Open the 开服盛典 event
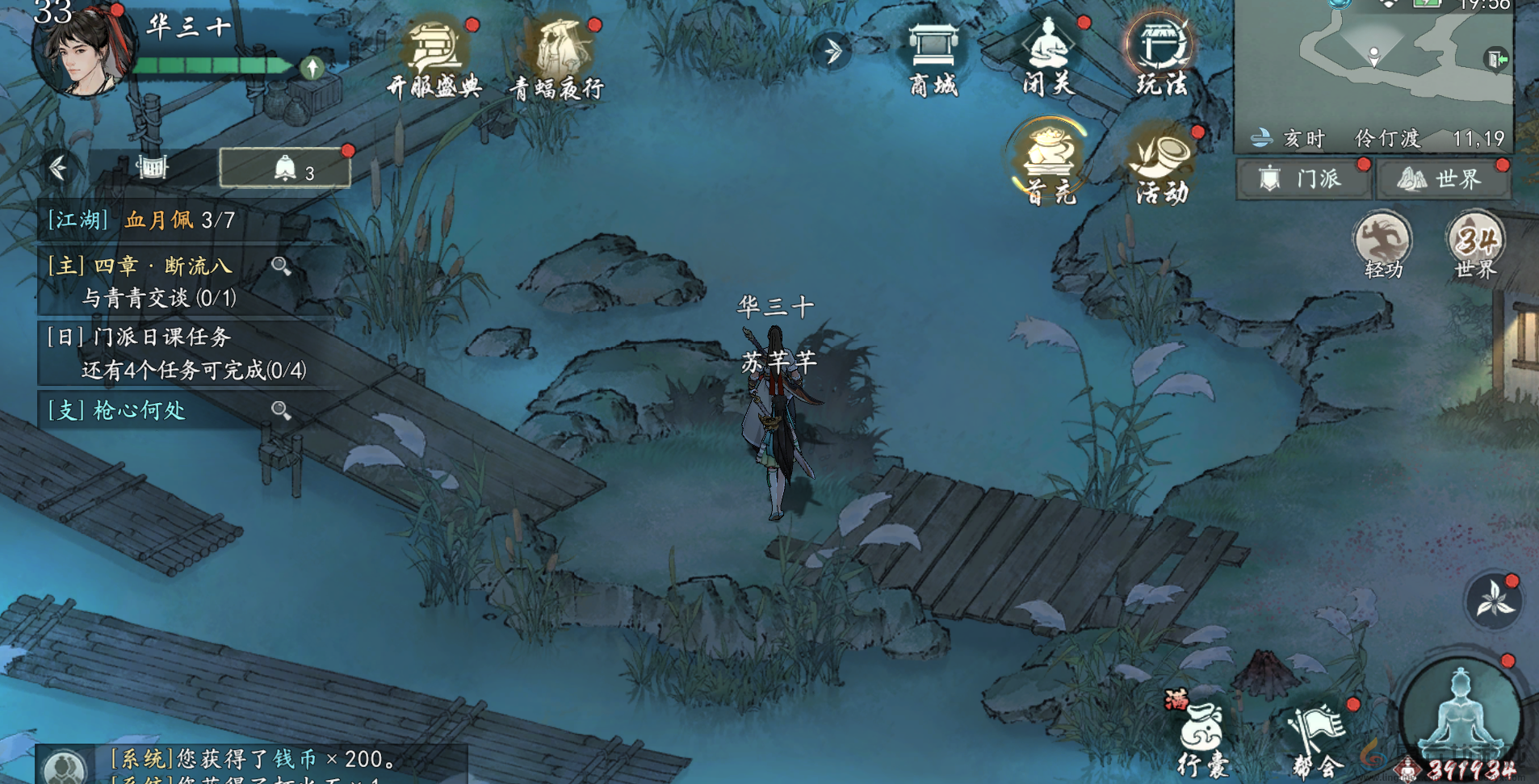The height and width of the screenshot is (784, 1539). point(434,58)
